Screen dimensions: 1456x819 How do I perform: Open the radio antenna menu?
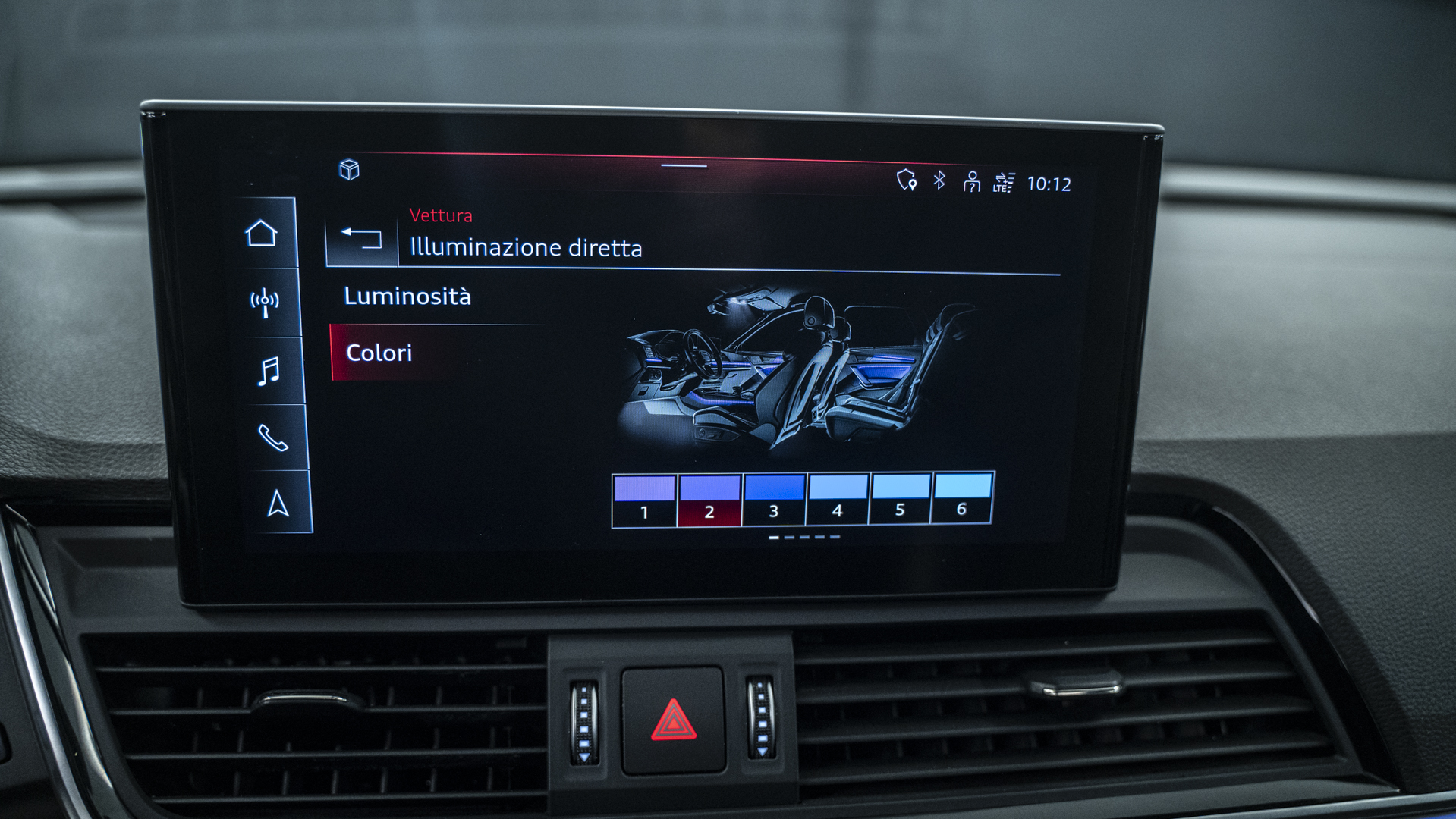point(265,303)
